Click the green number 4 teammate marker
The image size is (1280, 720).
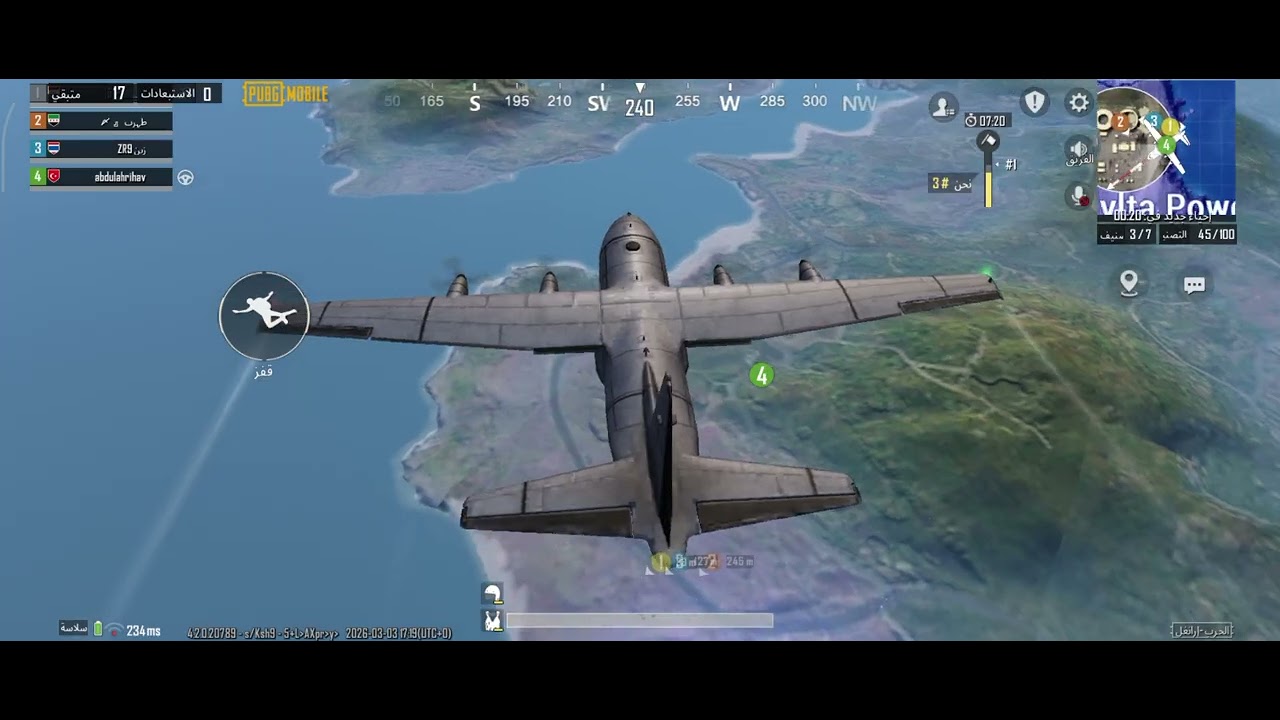pyautogui.click(x=762, y=375)
